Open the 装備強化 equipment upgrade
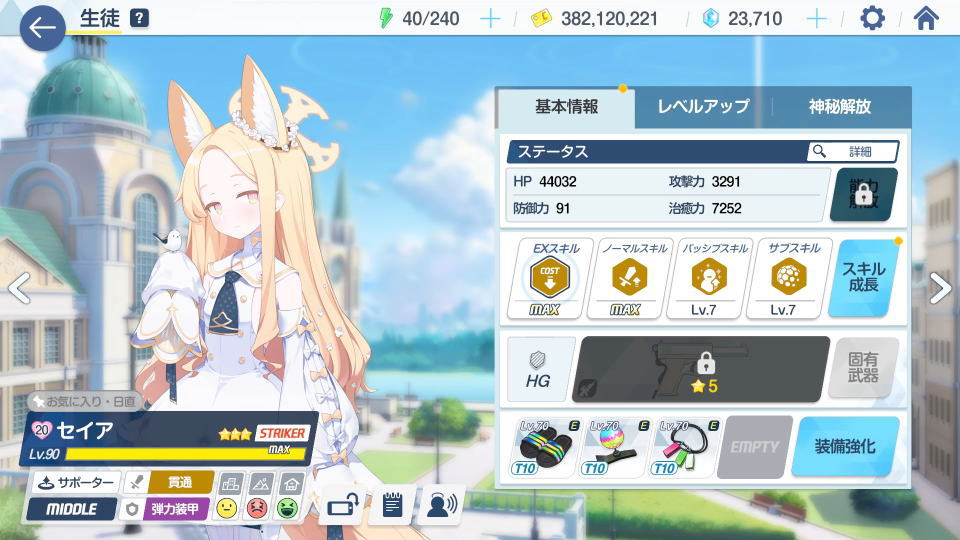960x540 pixels. [844, 446]
